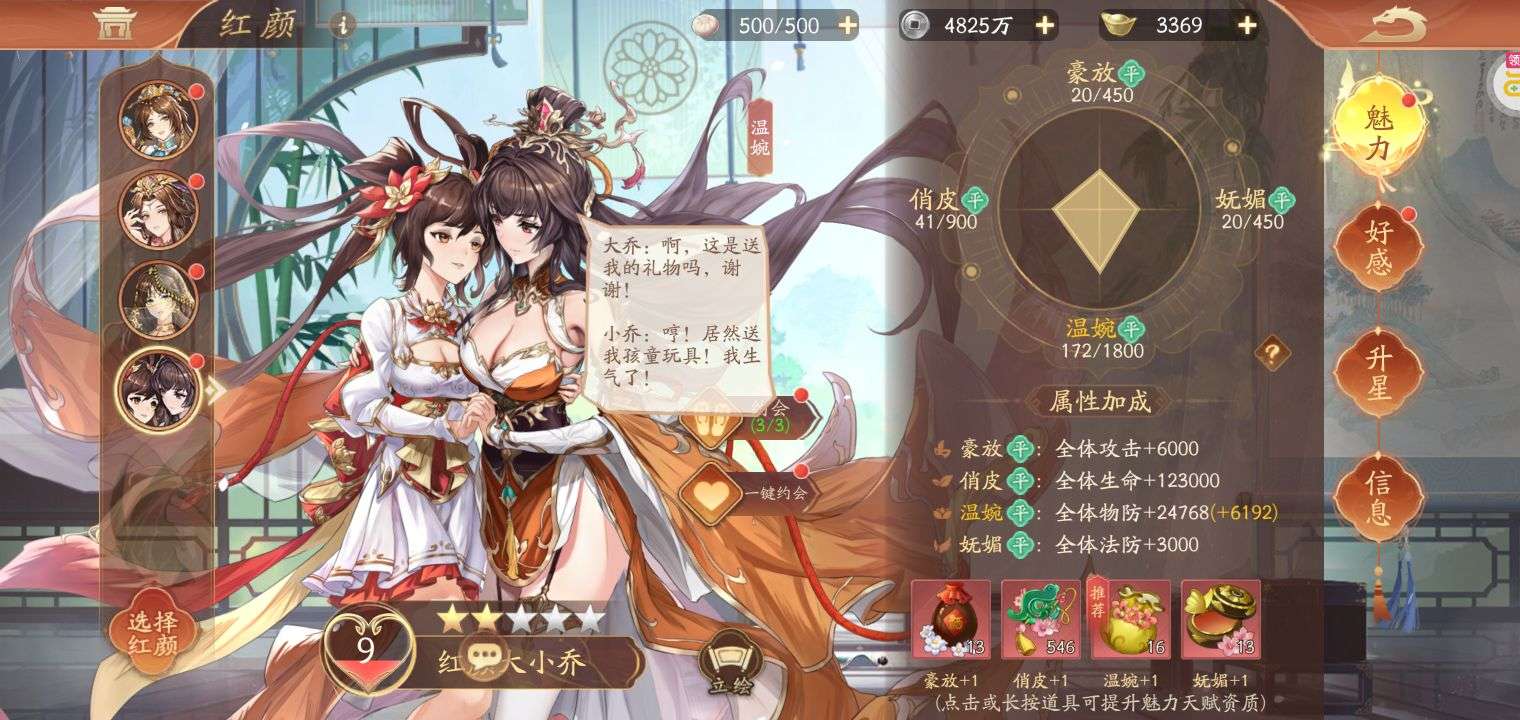
Task: Add more stamina buns
Action: click(847, 25)
